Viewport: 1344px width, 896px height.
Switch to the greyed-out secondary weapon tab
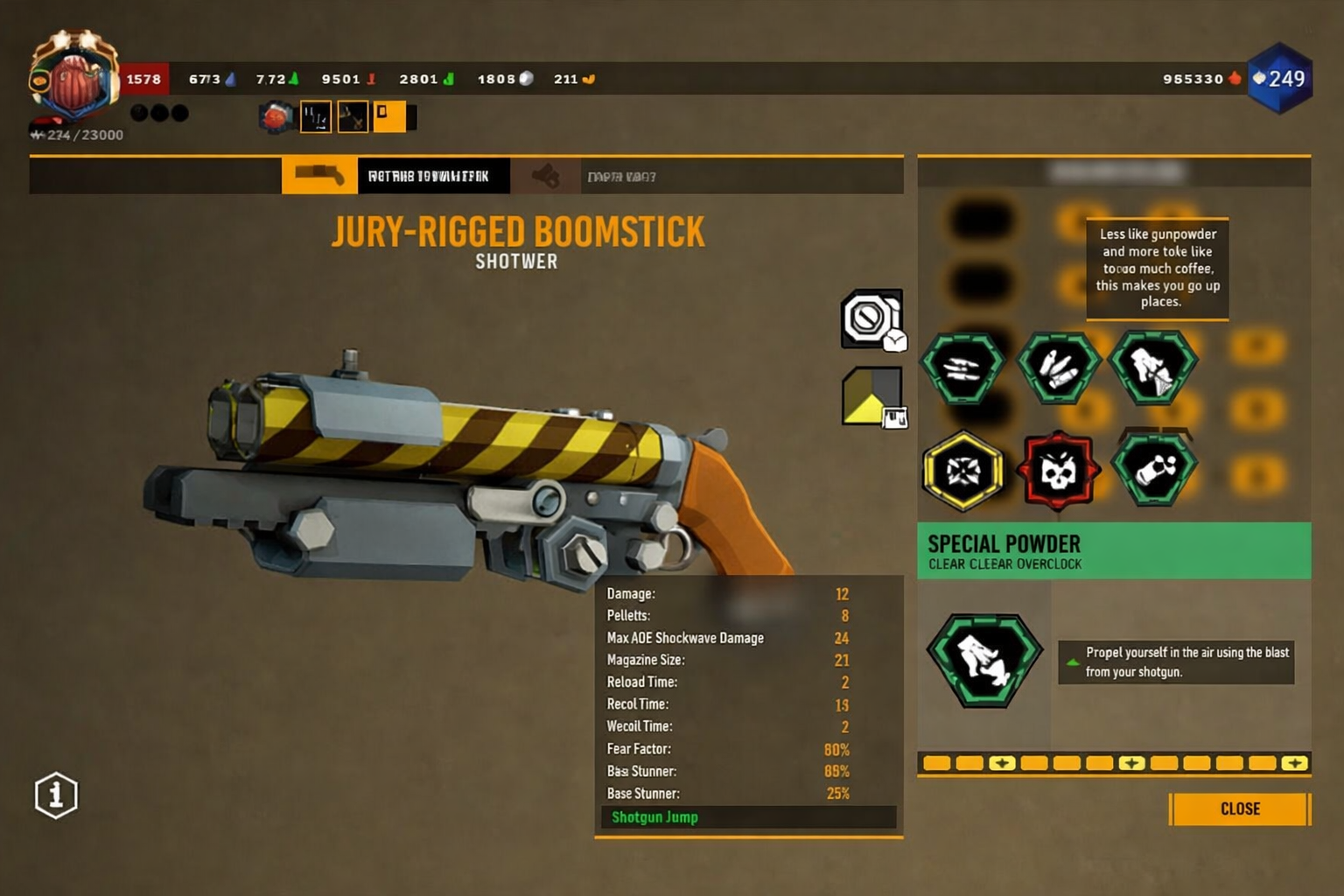click(546, 177)
